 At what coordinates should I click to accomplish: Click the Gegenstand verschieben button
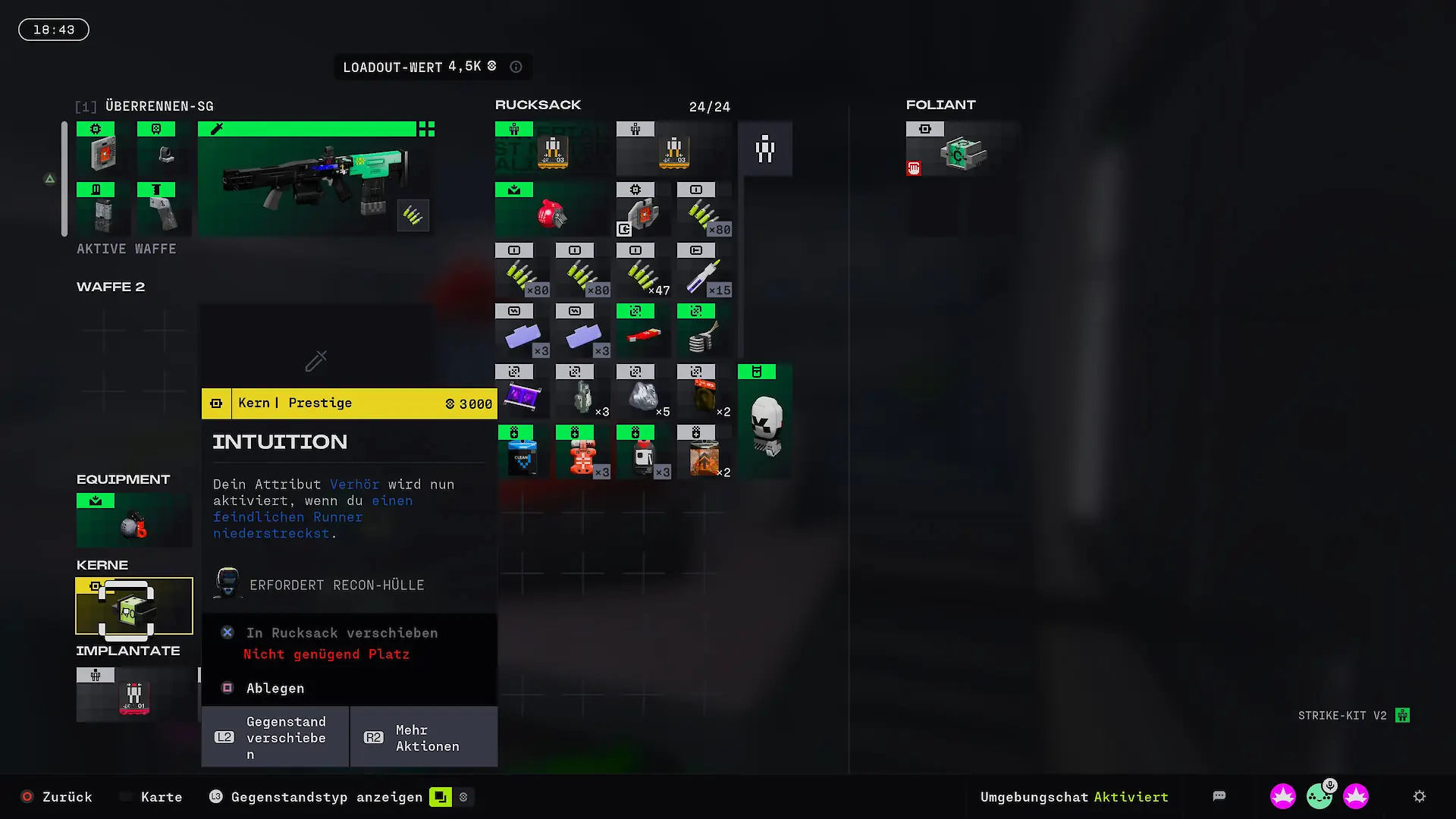pos(275,737)
